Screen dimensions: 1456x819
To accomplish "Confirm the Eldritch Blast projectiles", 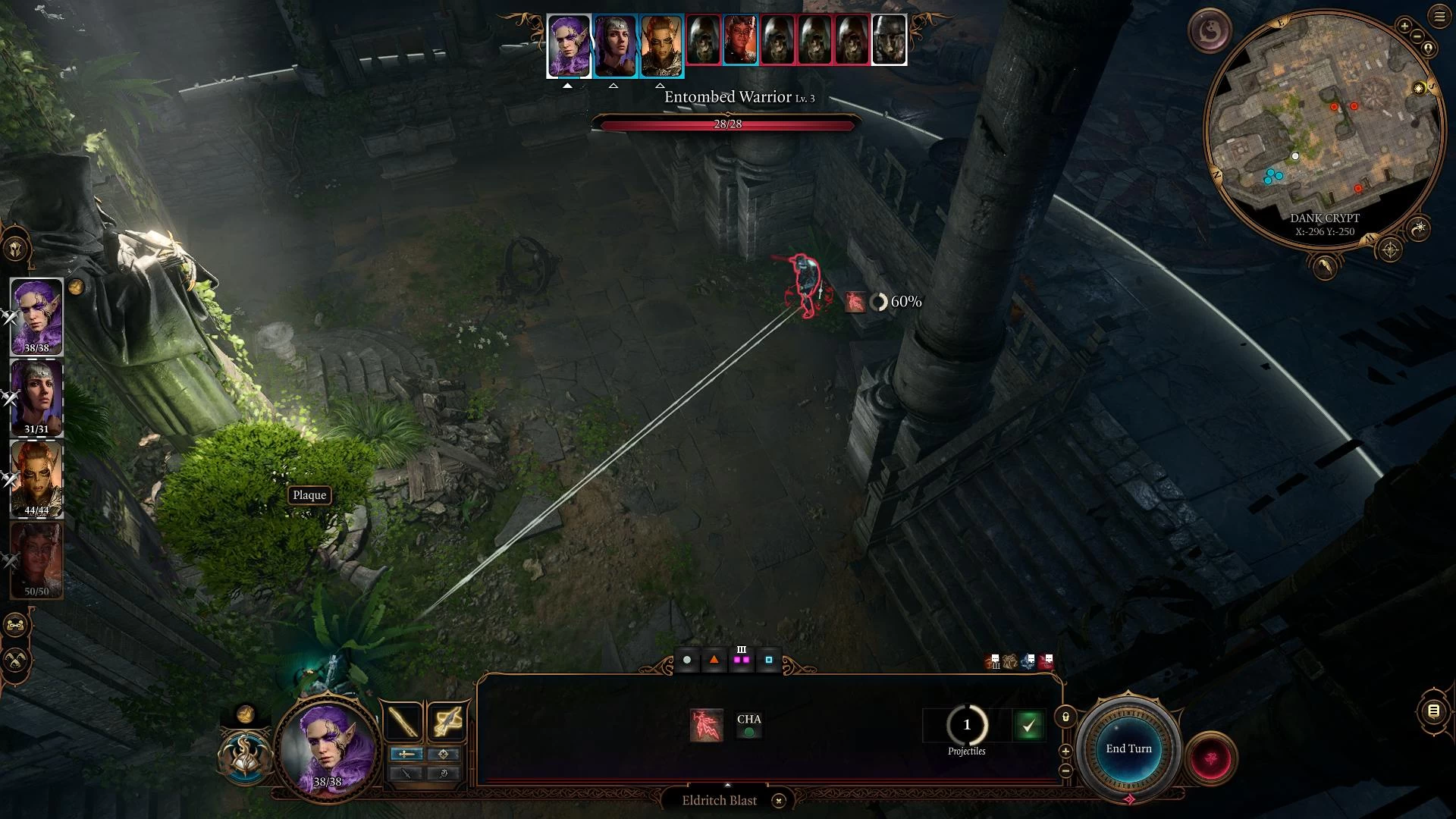I will click(1028, 726).
